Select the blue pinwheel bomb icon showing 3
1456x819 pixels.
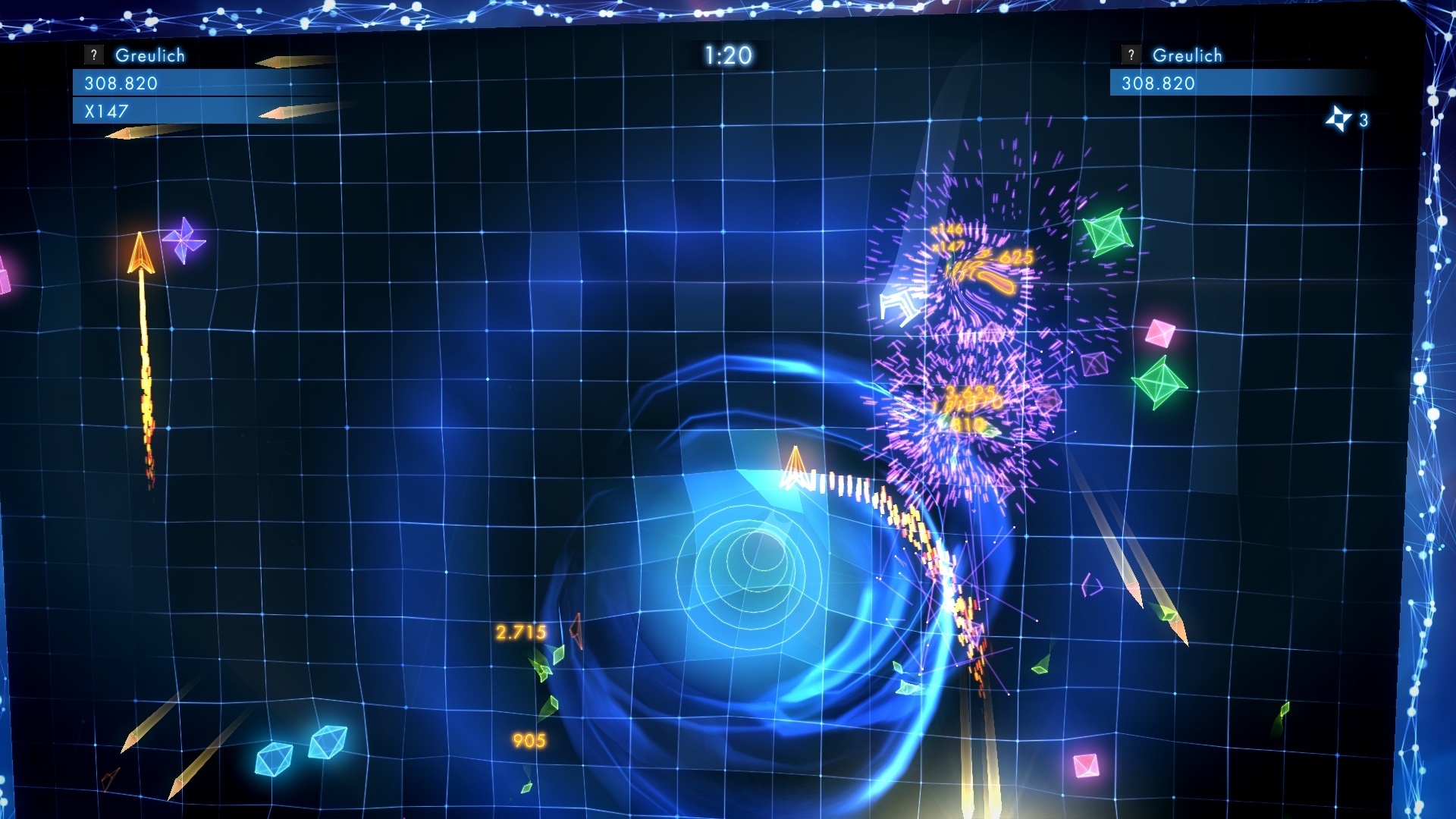click(x=1339, y=118)
